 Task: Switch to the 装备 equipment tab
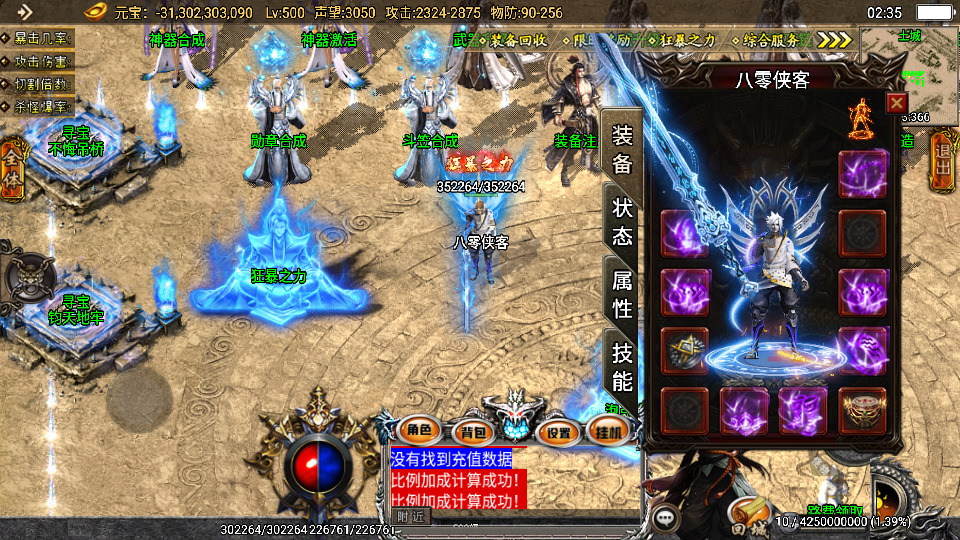[622, 150]
